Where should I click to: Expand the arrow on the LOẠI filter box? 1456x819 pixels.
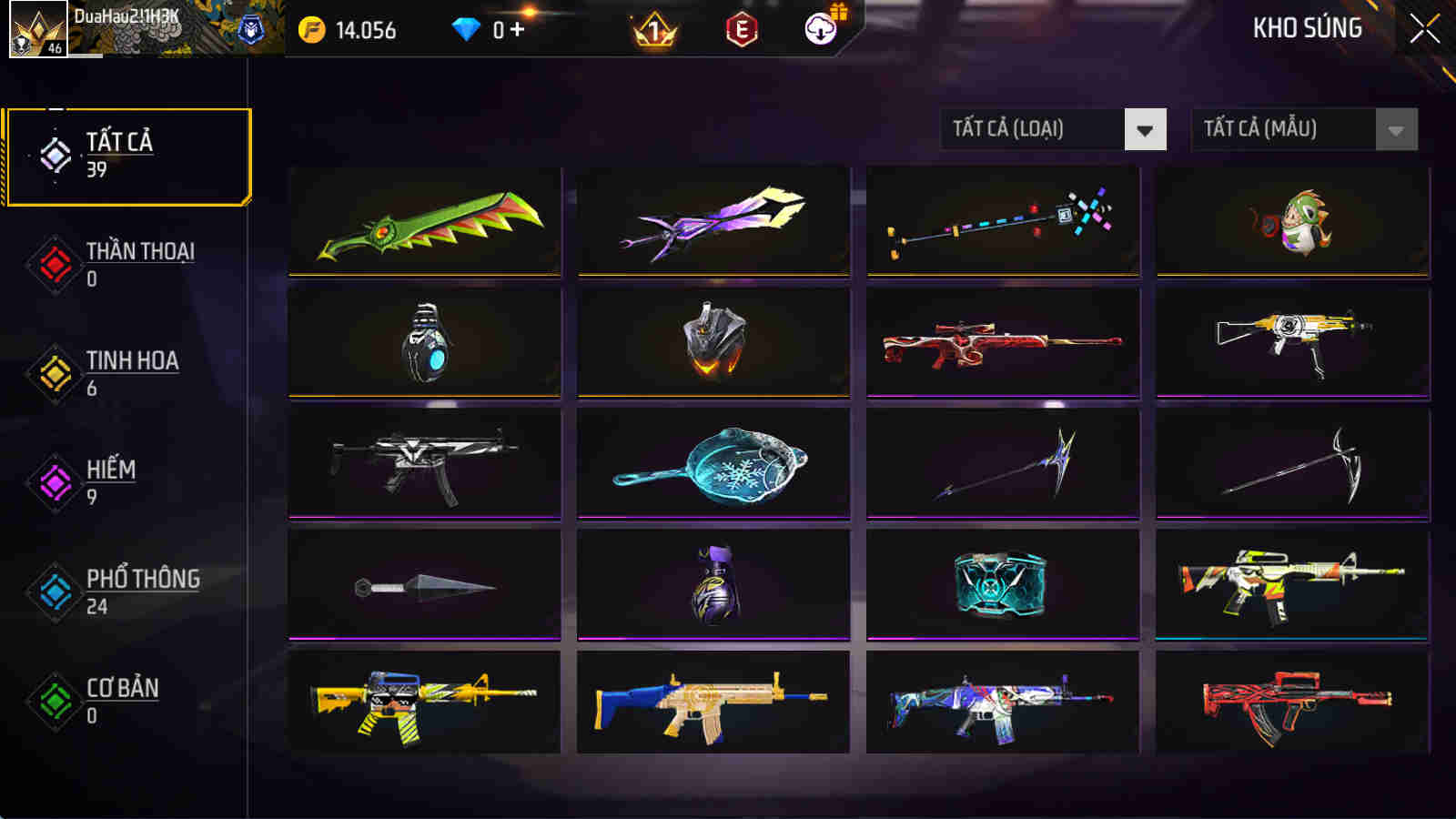pos(1145,129)
